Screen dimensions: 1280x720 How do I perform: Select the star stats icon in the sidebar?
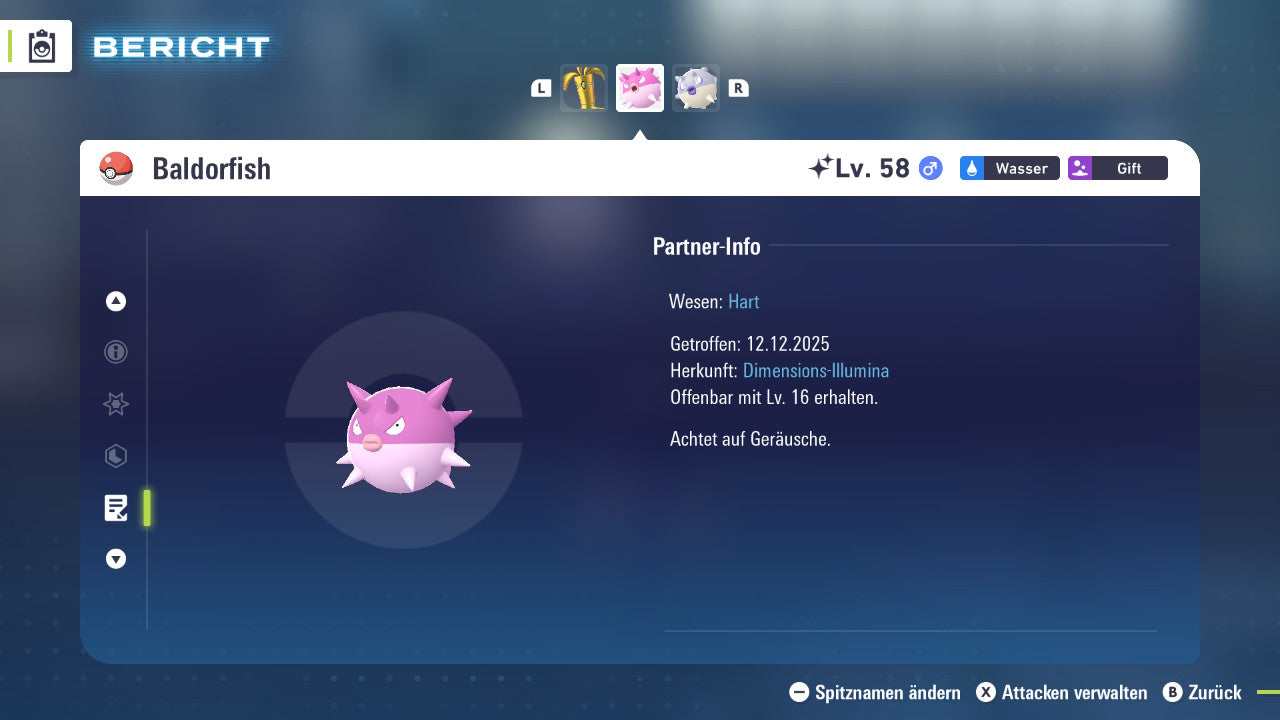115,404
